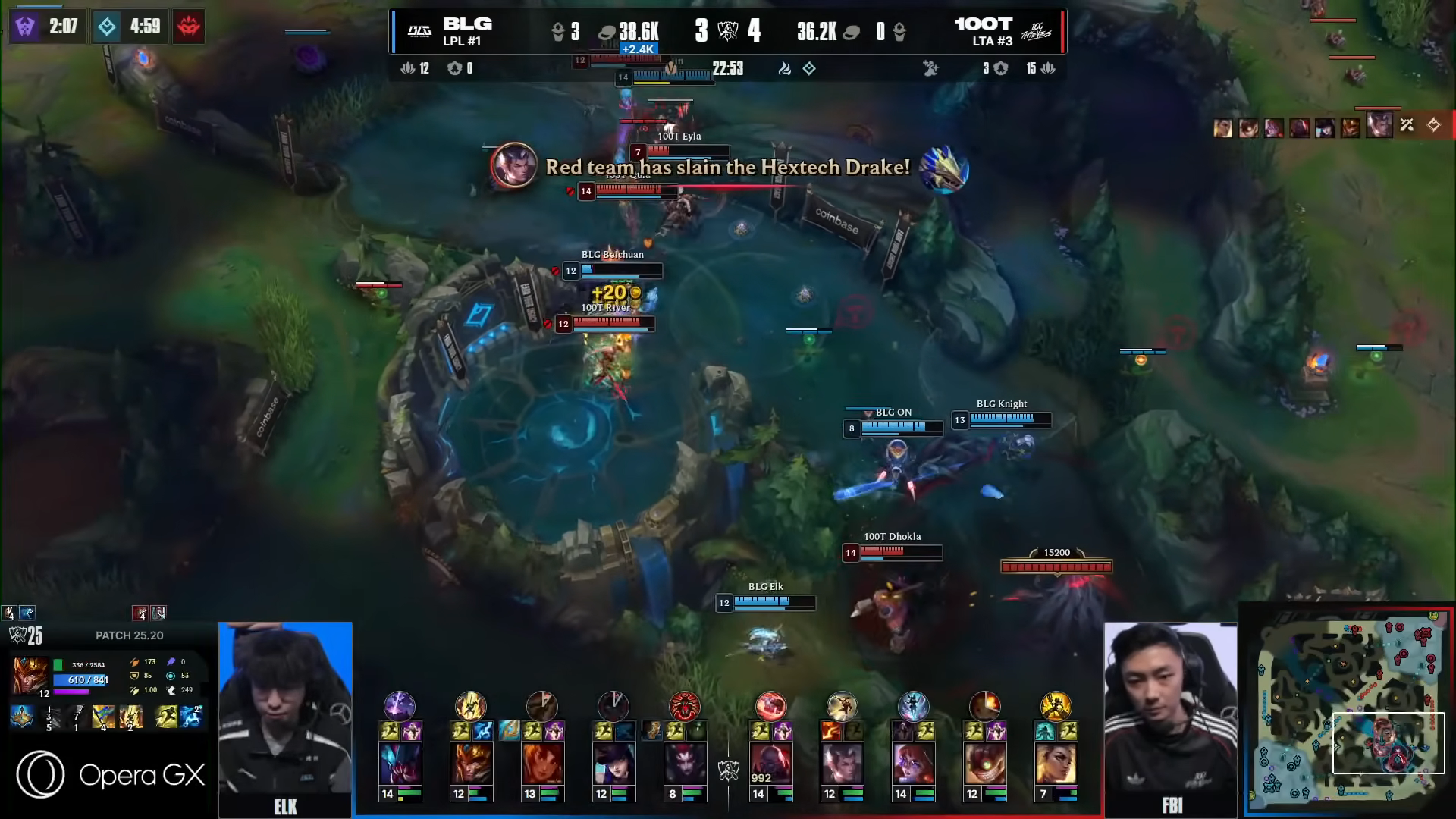Pick Elise's portrait in the team bar
This screenshot has height=819, width=1456.
685,762
